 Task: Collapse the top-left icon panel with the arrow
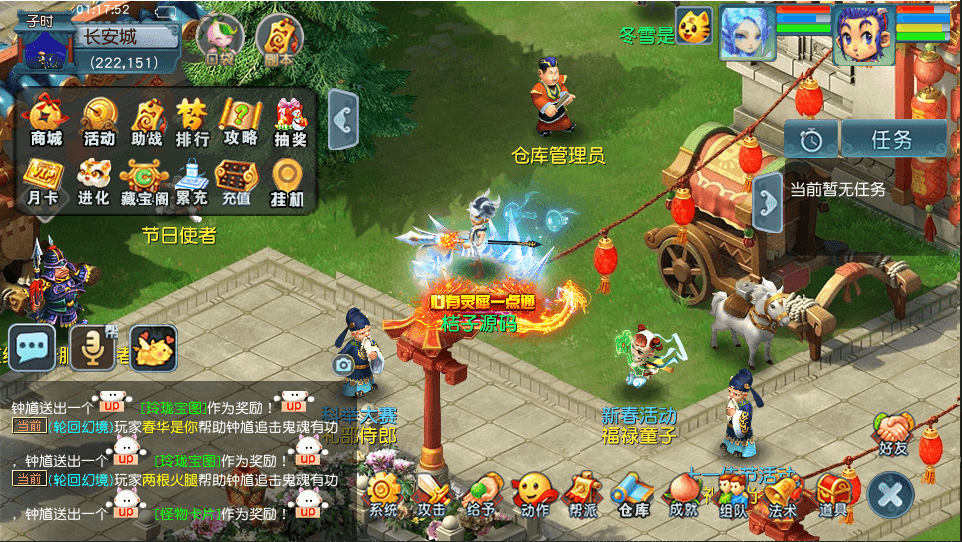tap(344, 120)
